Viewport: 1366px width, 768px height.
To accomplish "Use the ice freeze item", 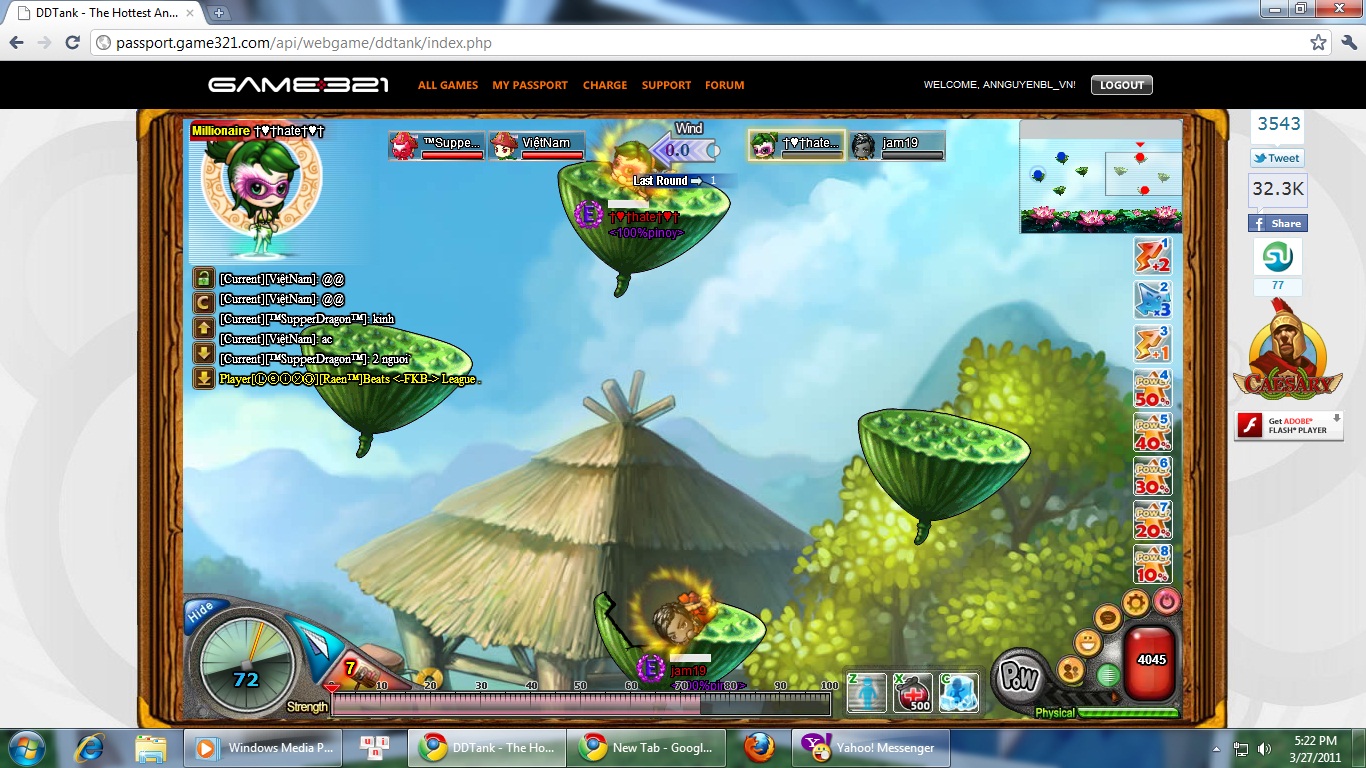I will (958, 692).
